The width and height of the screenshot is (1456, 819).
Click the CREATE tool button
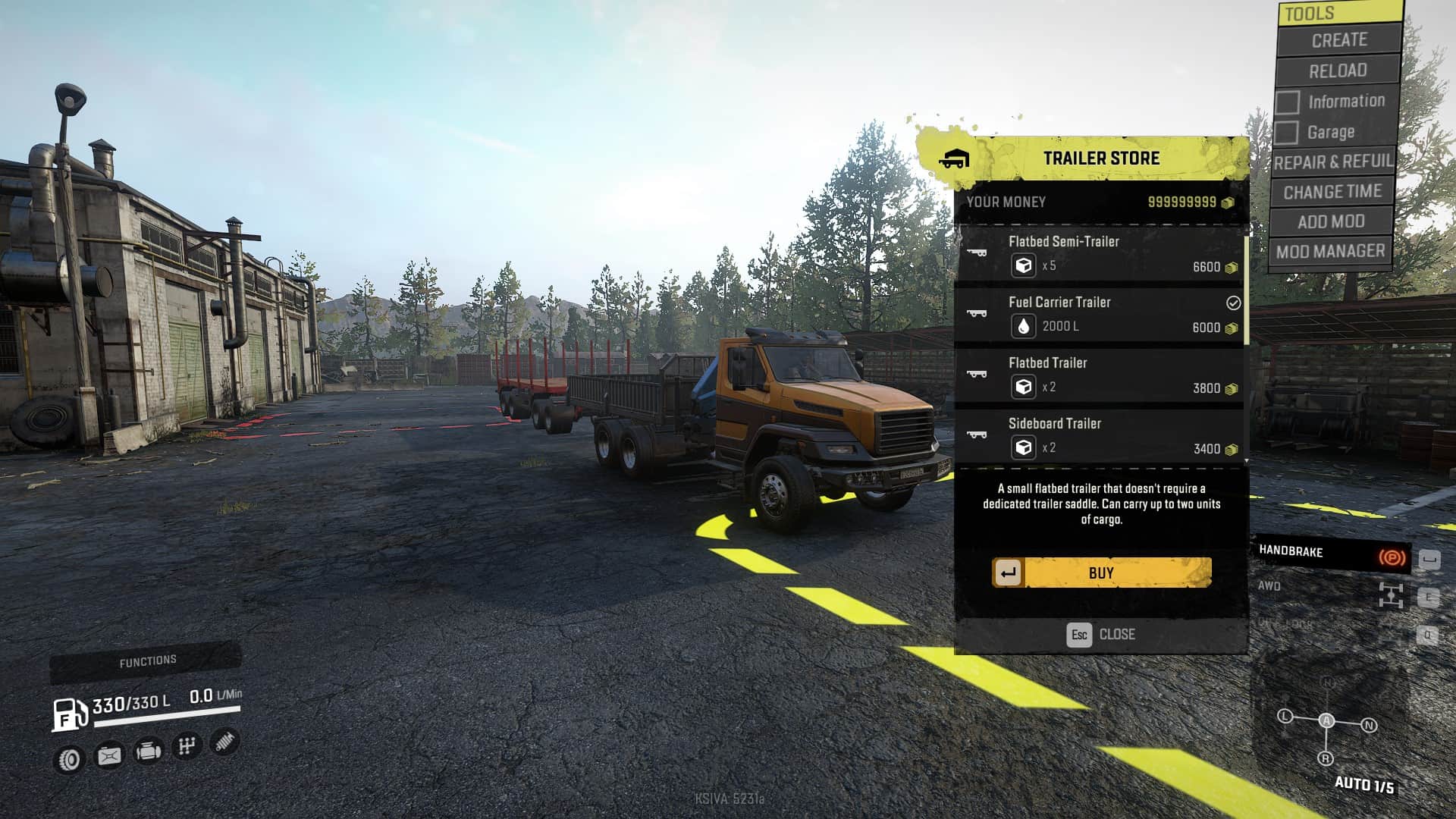click(x=1338, y=40)
